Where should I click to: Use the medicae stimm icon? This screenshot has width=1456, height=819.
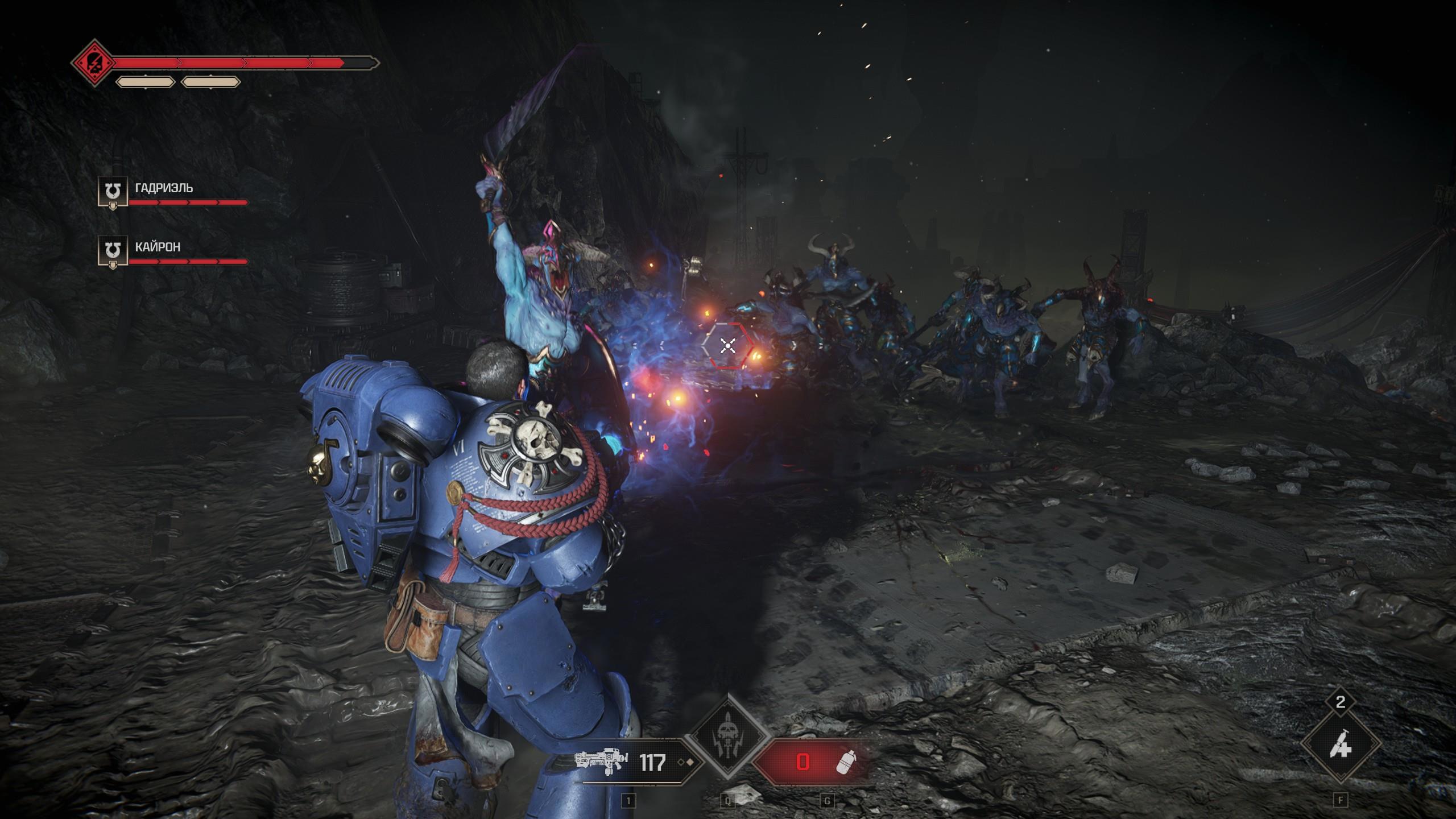click(1340, 744)
